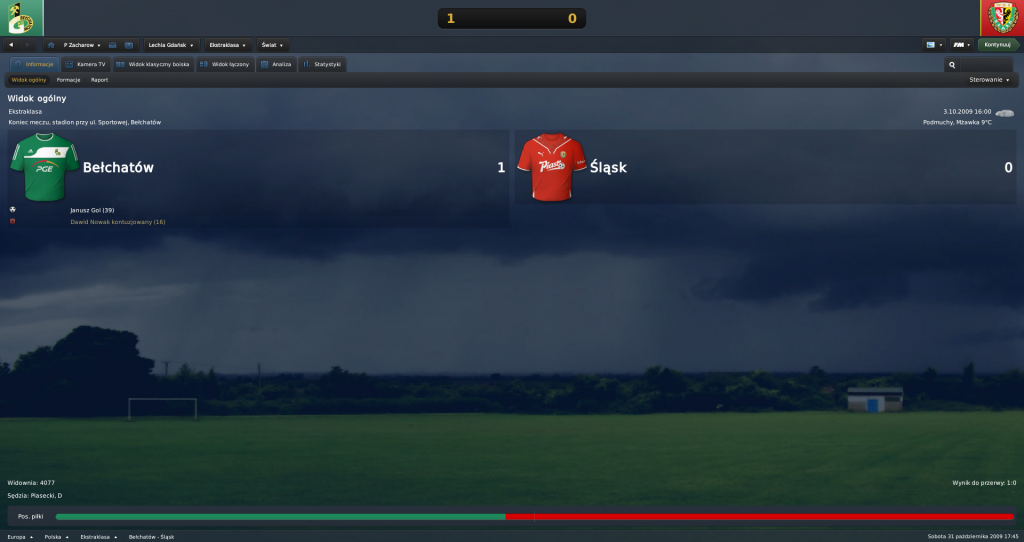Open the Widok klasyczny boiska tab
The image size is (1024, 542).
coord(152,64)
